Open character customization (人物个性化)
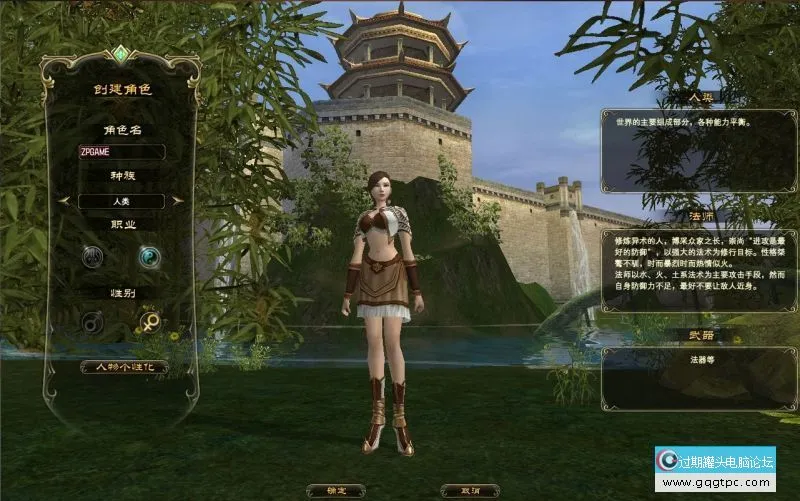Image resolution: width=800 pixels, height=501 pixels. click(123, 367)
